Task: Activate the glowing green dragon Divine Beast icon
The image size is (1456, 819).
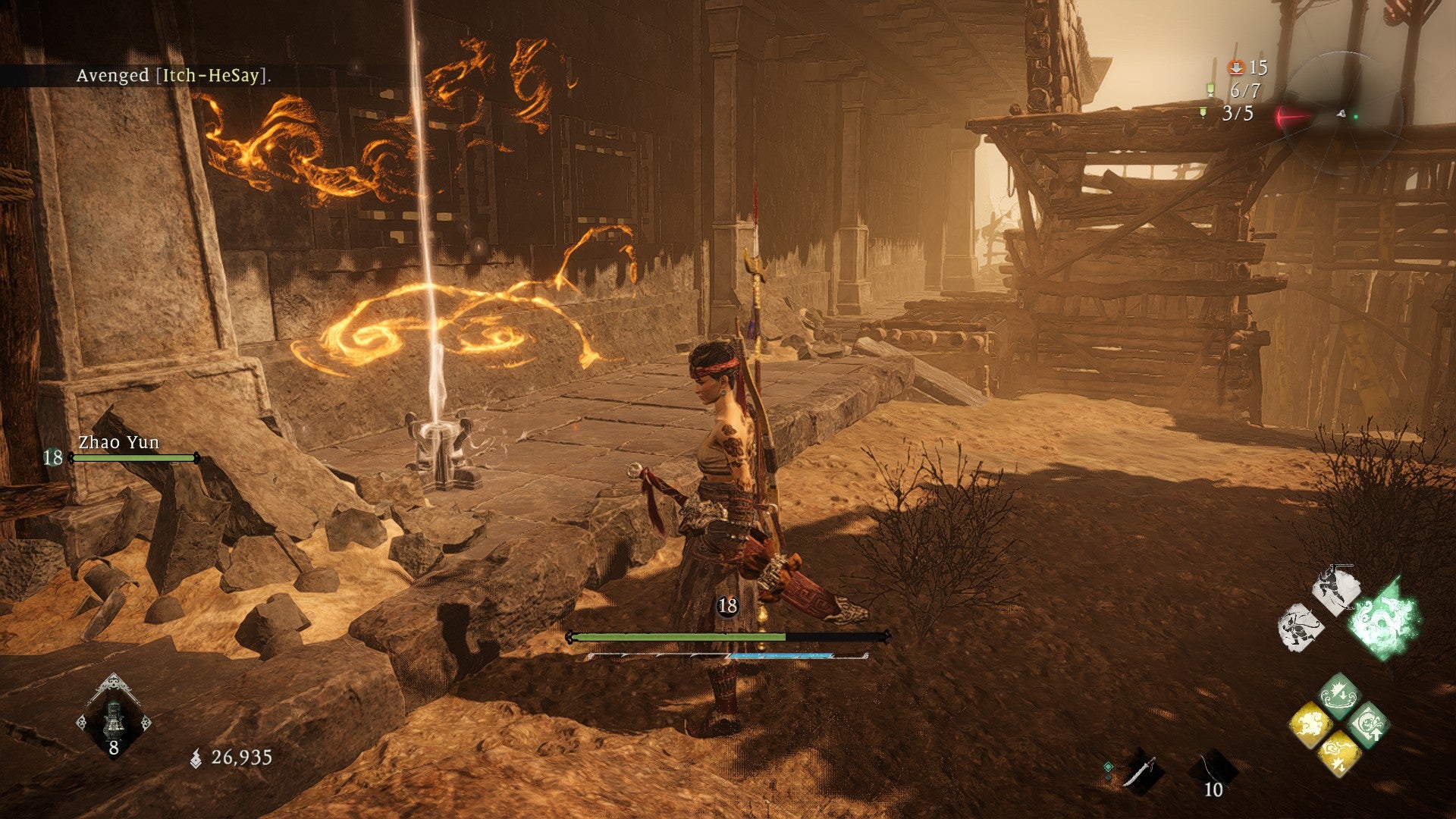Action: tap(1385, 618)
